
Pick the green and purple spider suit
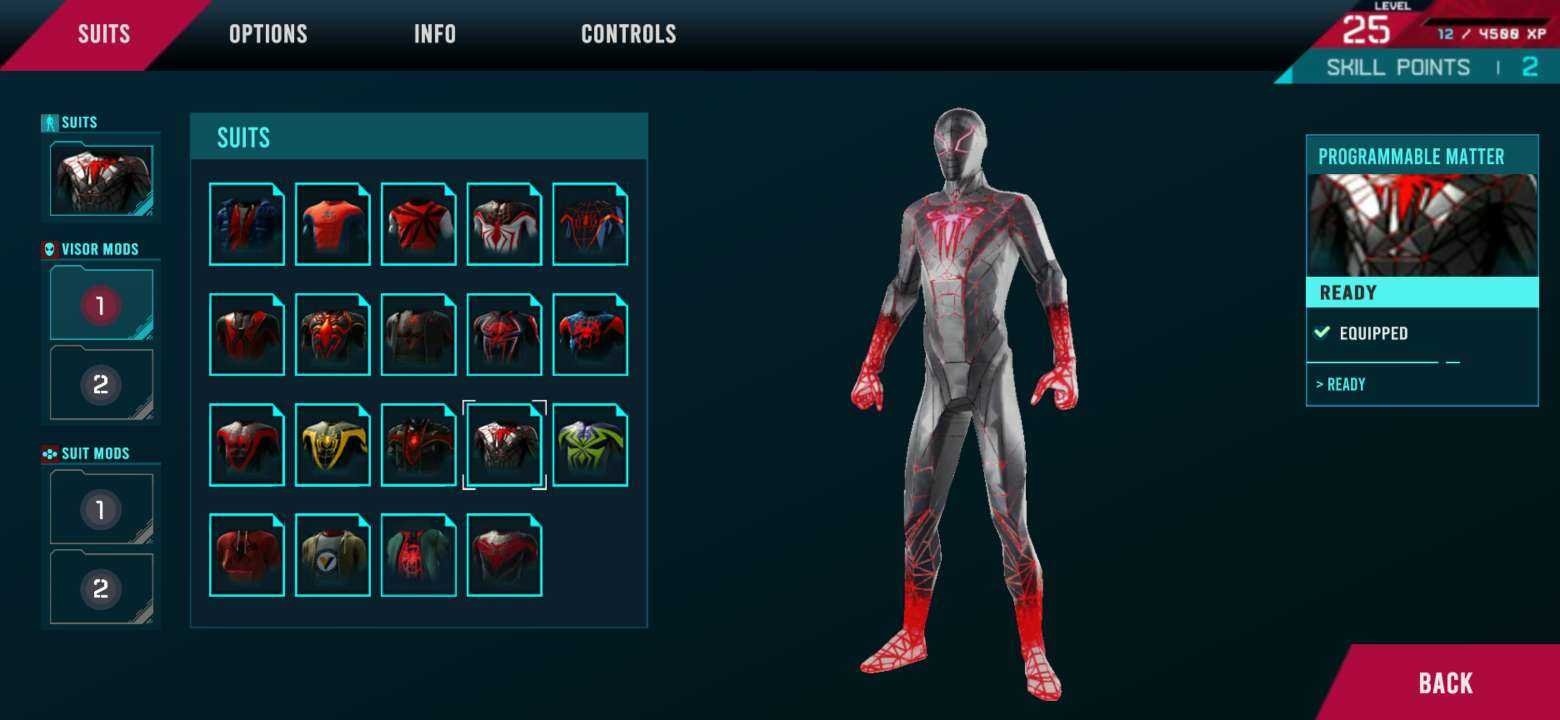590,445
